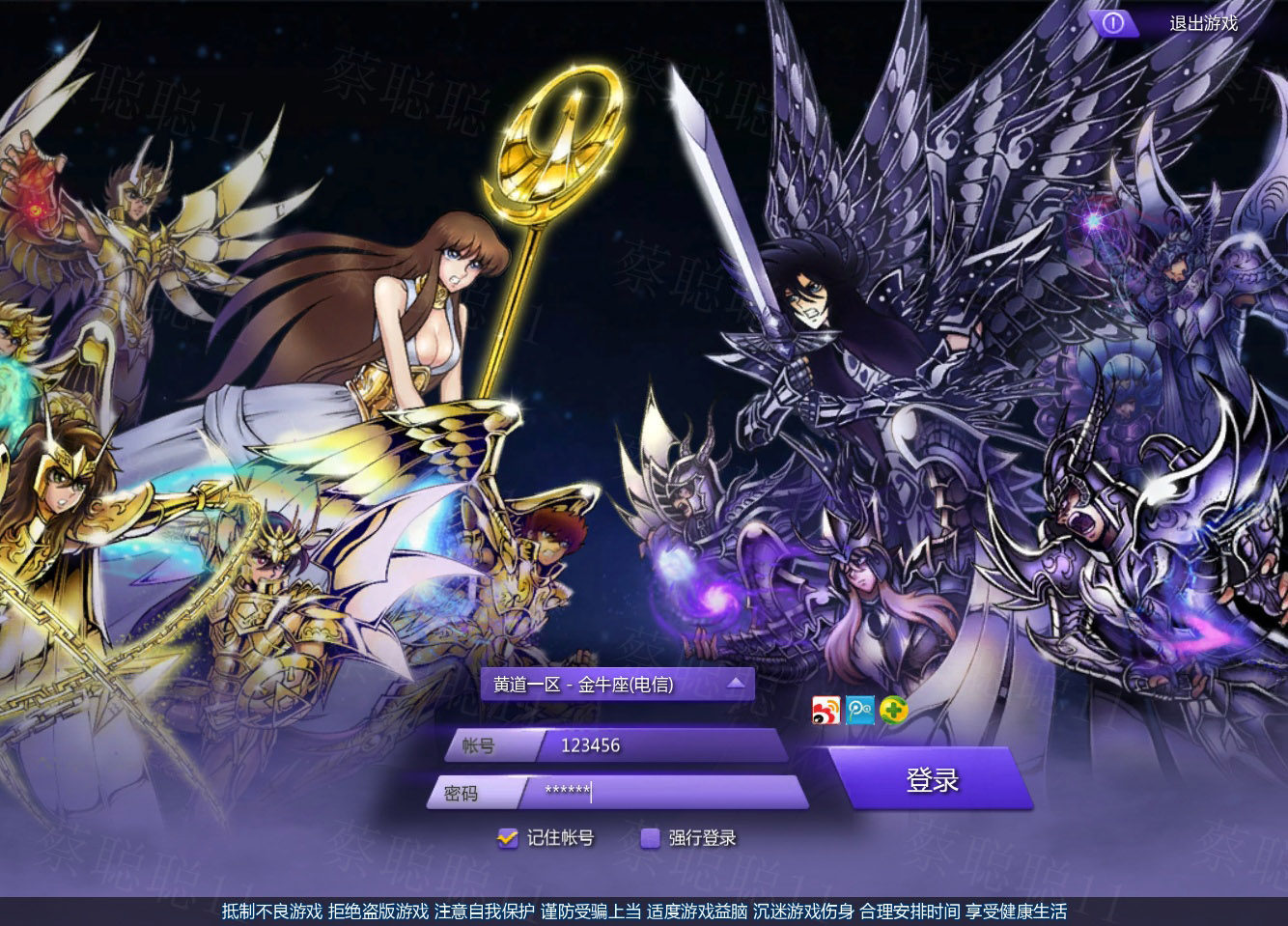Select the yellow-green 360 plus icon

[894, 711]
